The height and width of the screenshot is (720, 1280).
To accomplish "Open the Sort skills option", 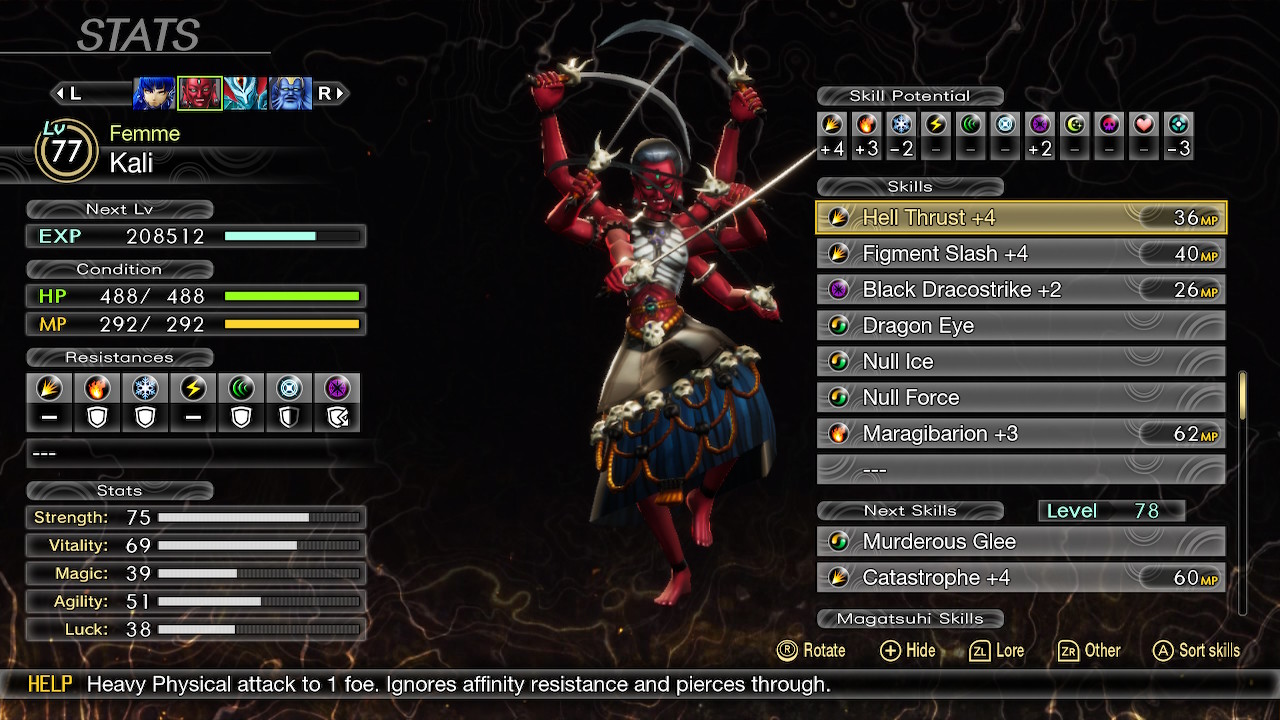I will click(1196, 650).
